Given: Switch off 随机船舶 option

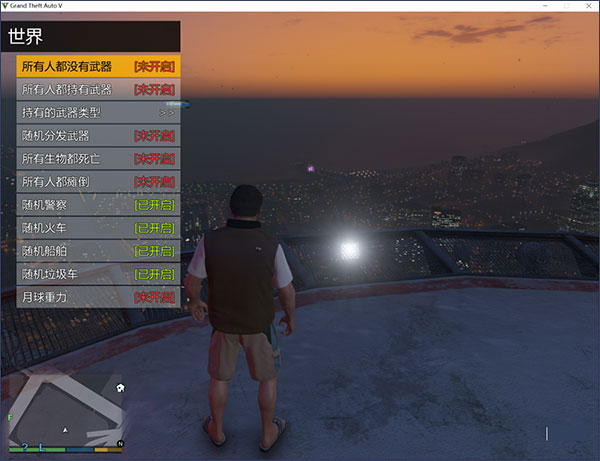Looking at the screenshot, I should coord(98,251).
